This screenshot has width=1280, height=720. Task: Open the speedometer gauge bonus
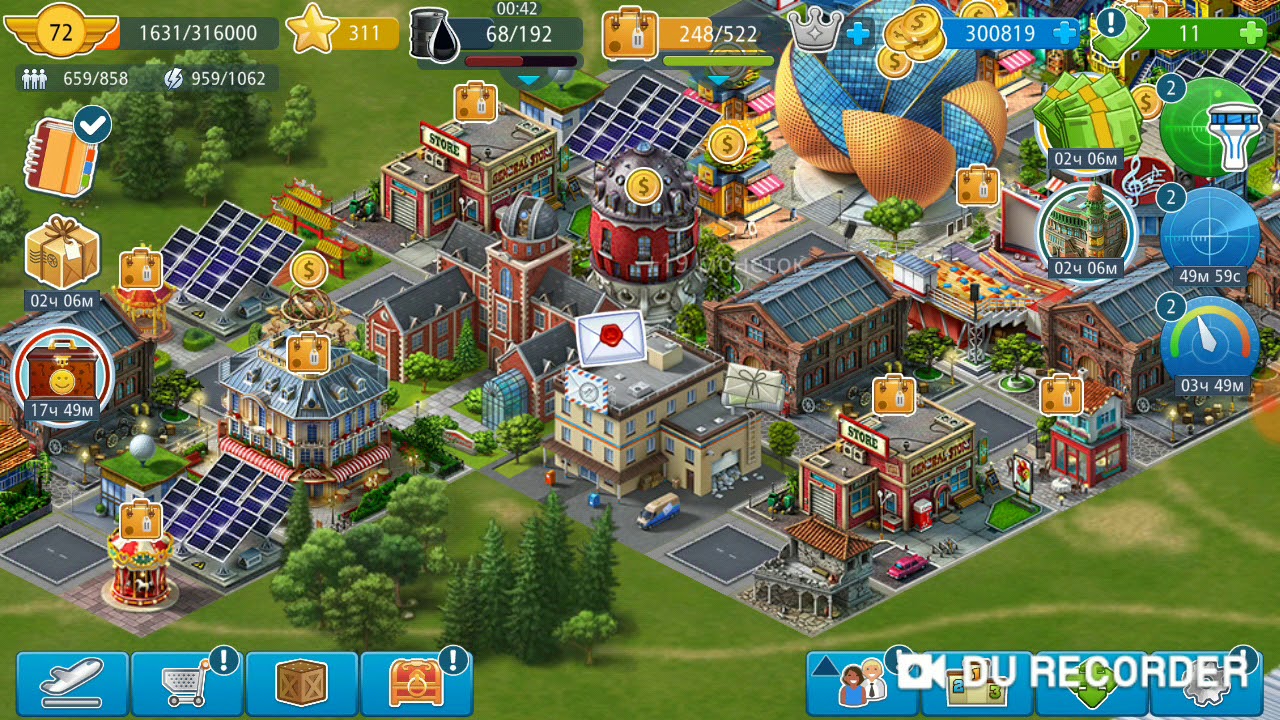[1212, 342]
